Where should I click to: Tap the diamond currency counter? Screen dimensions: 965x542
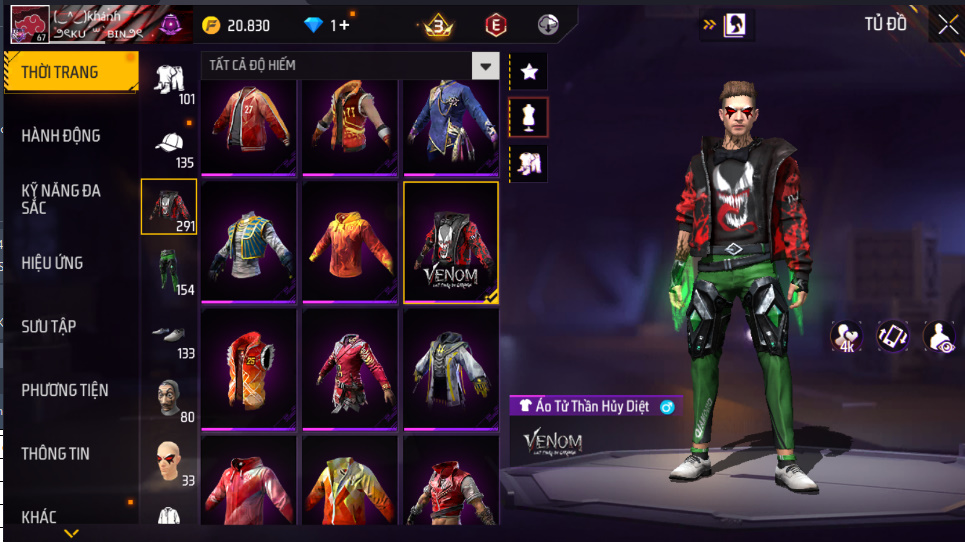tap(326, 25)
